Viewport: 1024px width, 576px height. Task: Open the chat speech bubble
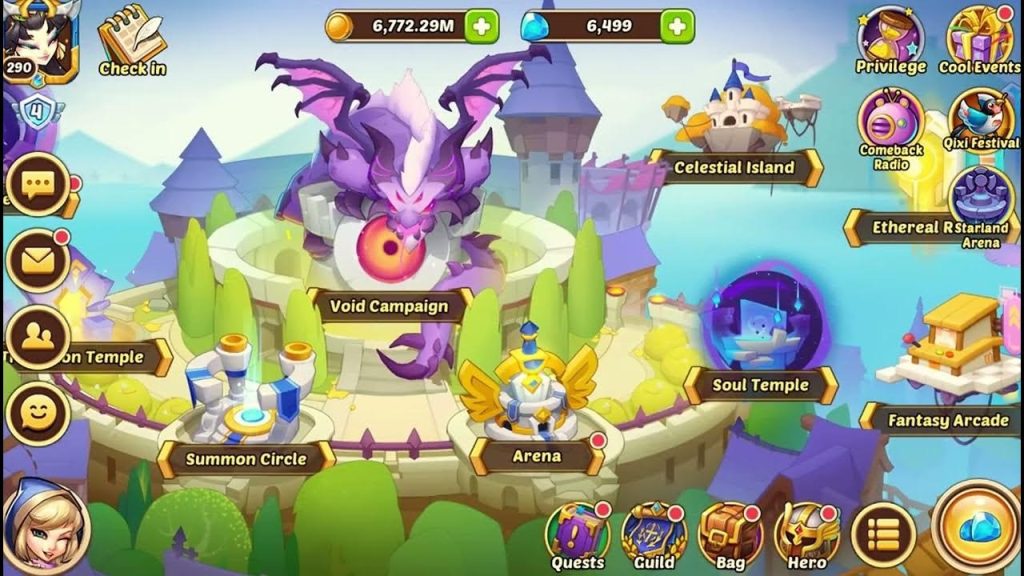pos(38,185)
